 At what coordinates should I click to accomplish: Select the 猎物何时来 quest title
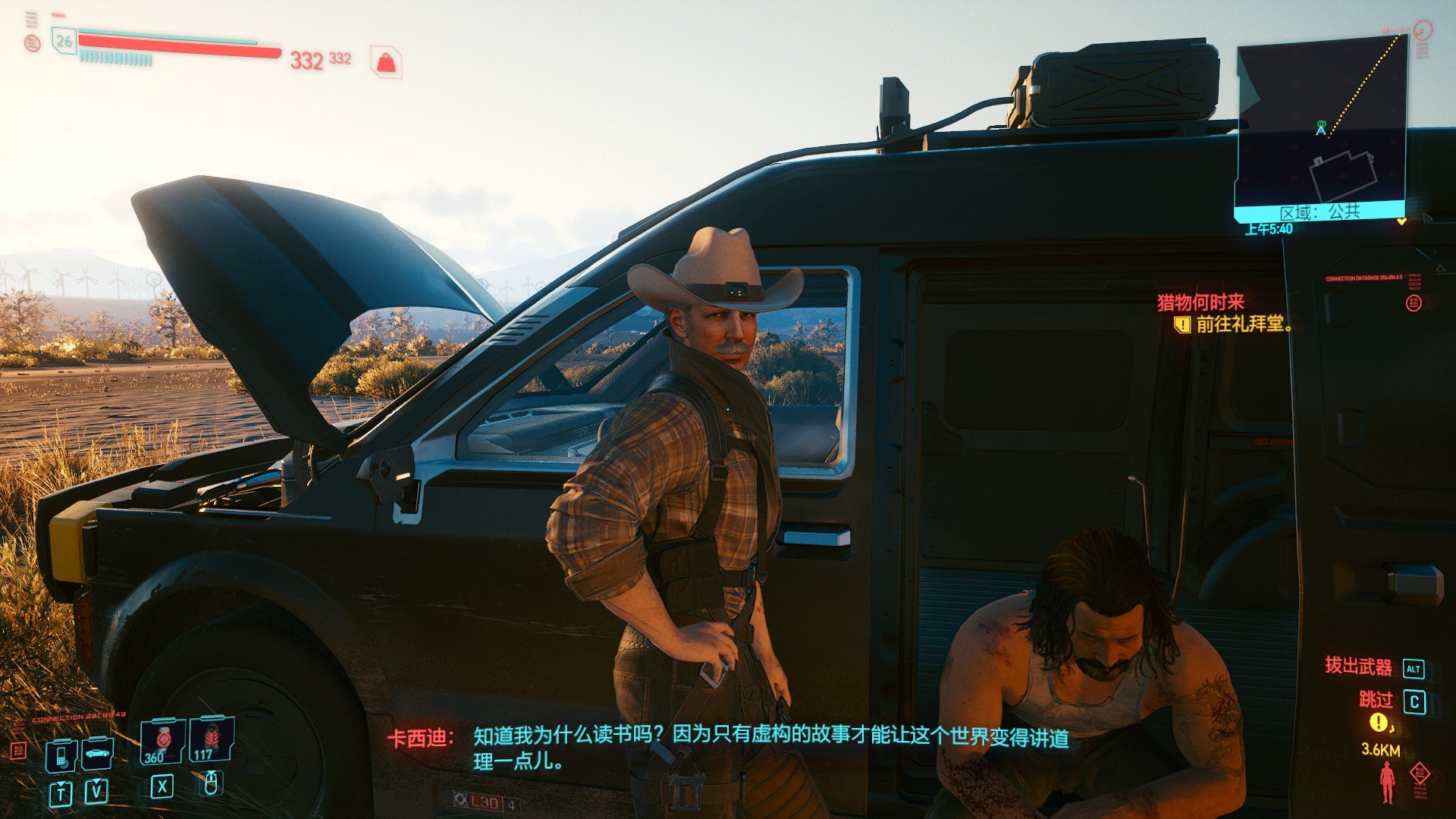(x=1200, y=303)
